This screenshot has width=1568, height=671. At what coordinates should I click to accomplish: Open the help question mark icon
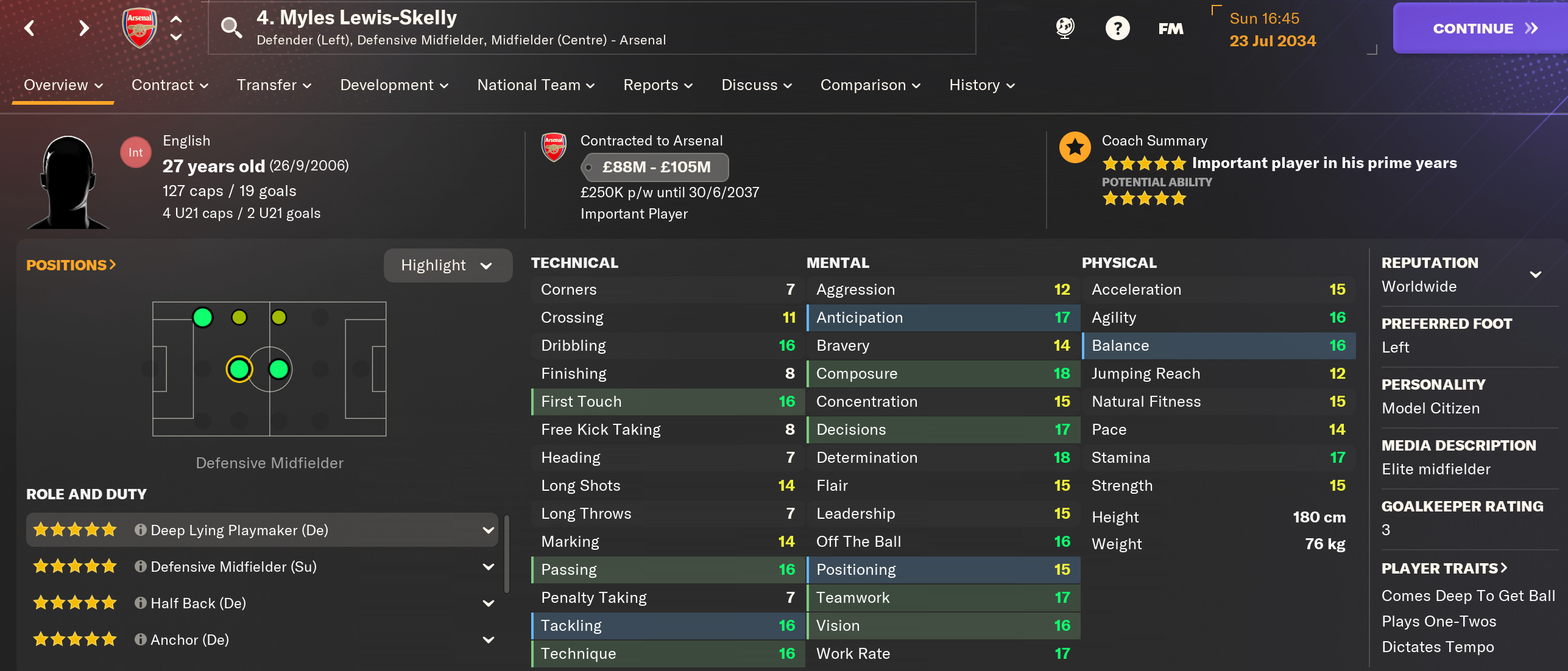coord(1117,27)
